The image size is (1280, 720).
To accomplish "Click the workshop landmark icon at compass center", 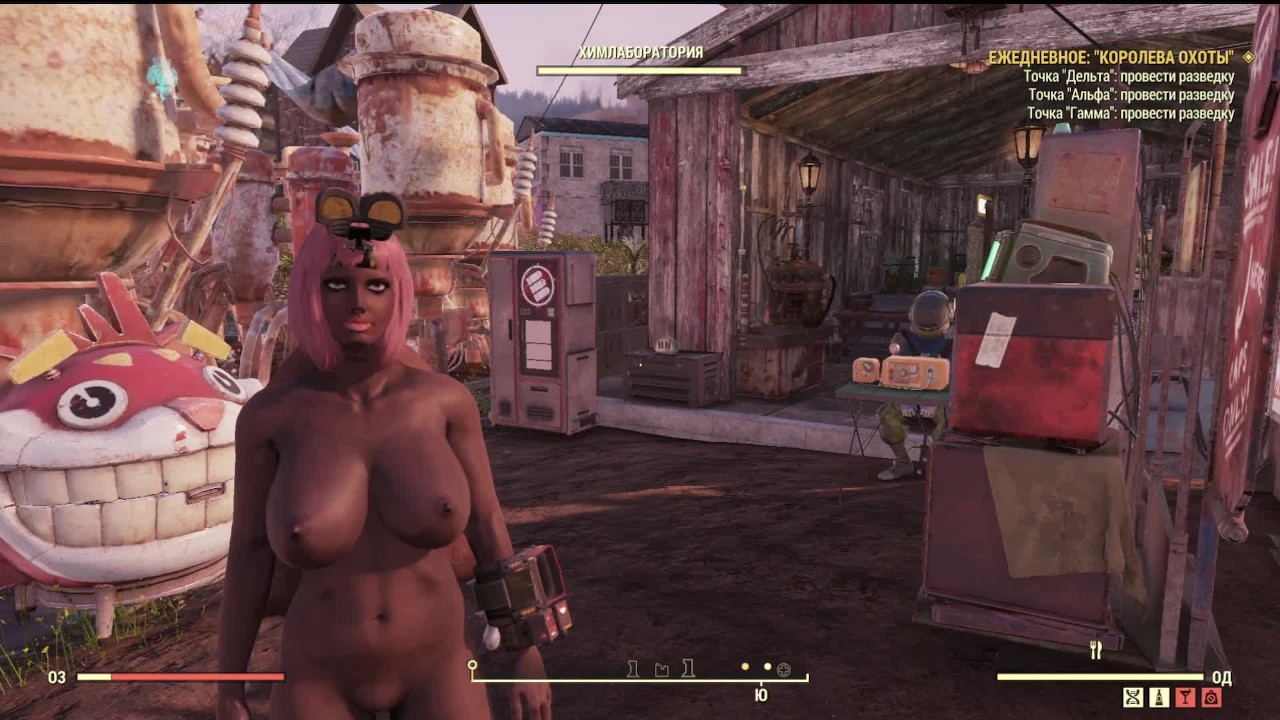I will coord(662,670).
